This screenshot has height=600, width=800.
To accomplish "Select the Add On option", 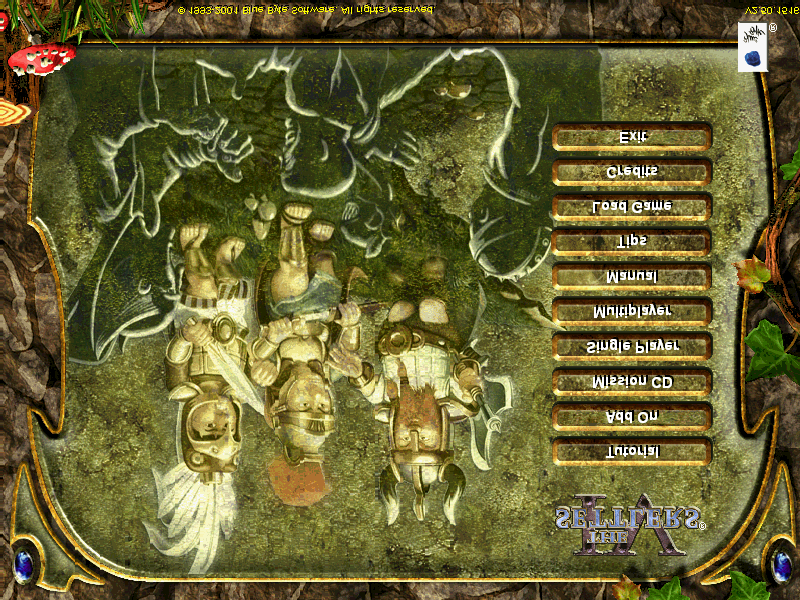I will [632, 416].
